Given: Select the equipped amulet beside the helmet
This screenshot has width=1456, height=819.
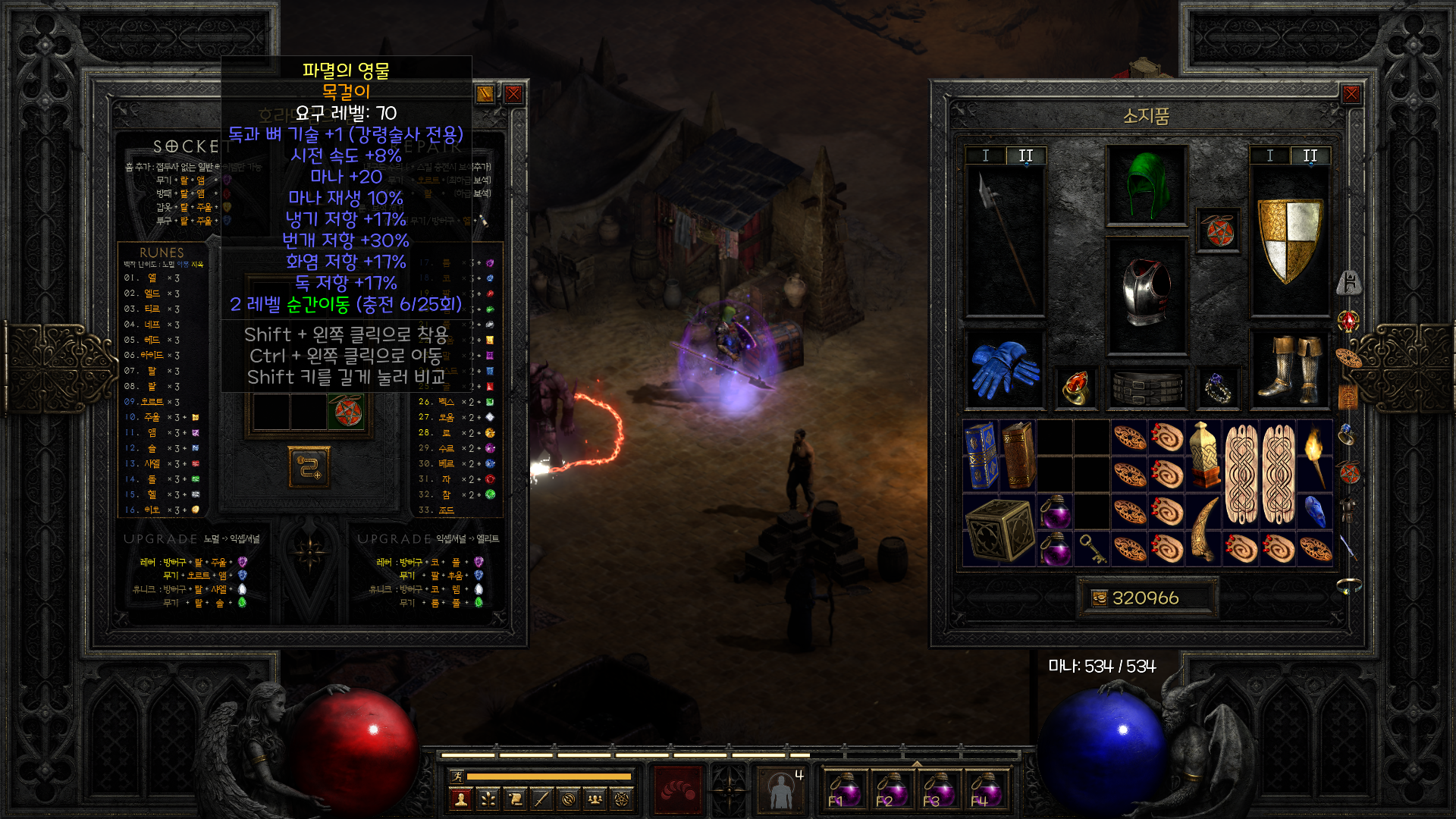Looking at the screenshot, I should (1219, 231).
